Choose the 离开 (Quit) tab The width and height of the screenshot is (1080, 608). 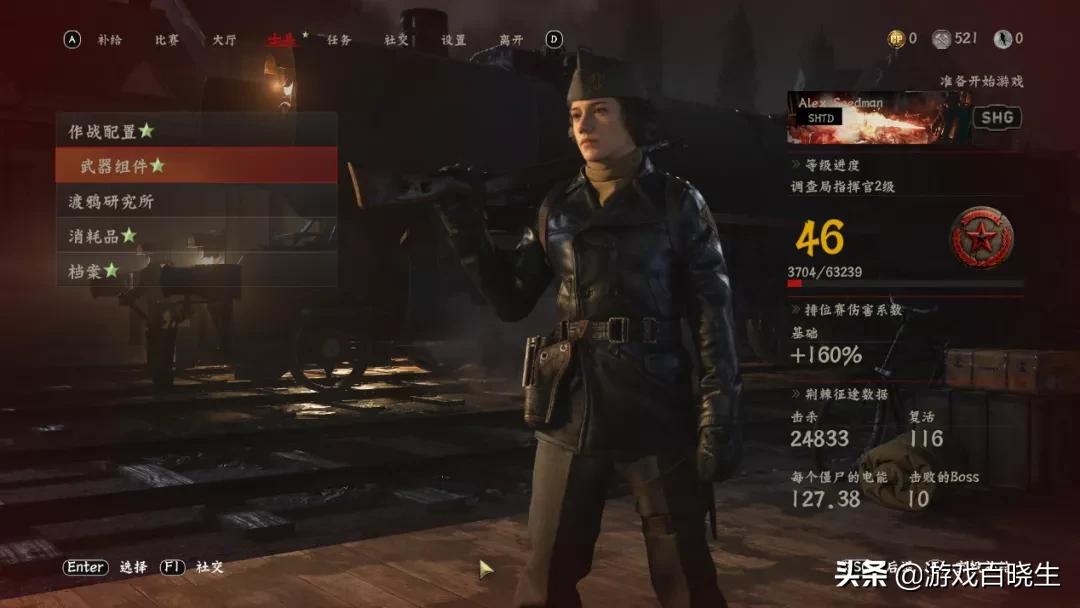511,40
